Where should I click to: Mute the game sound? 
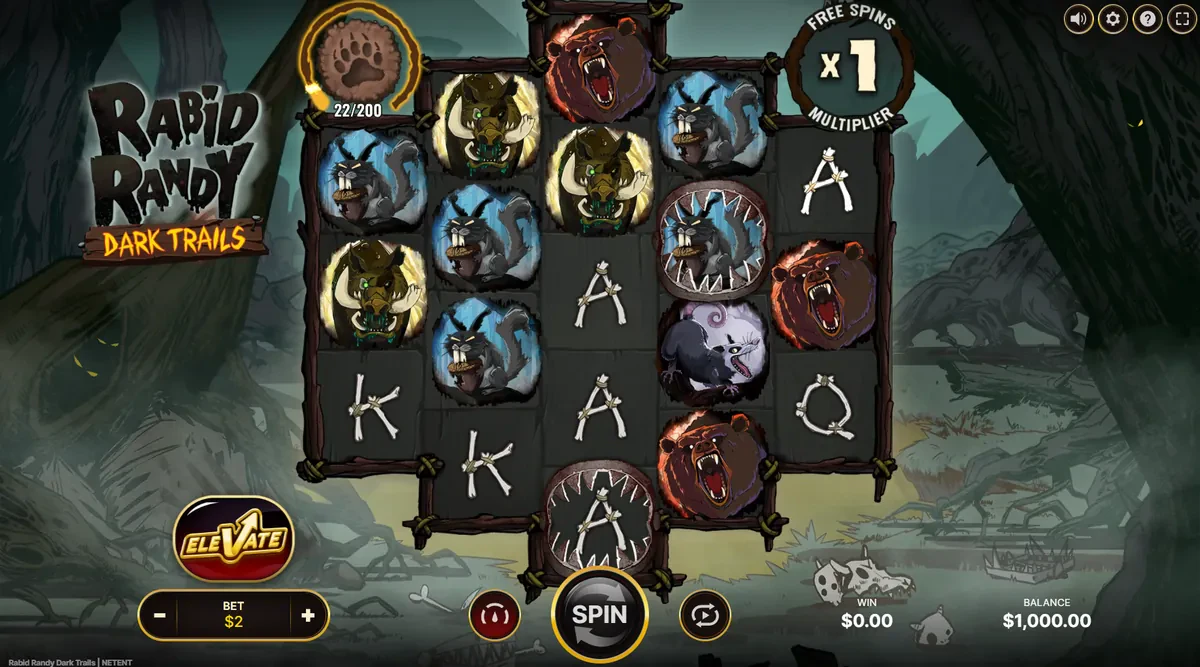(x=1078, y=18)
